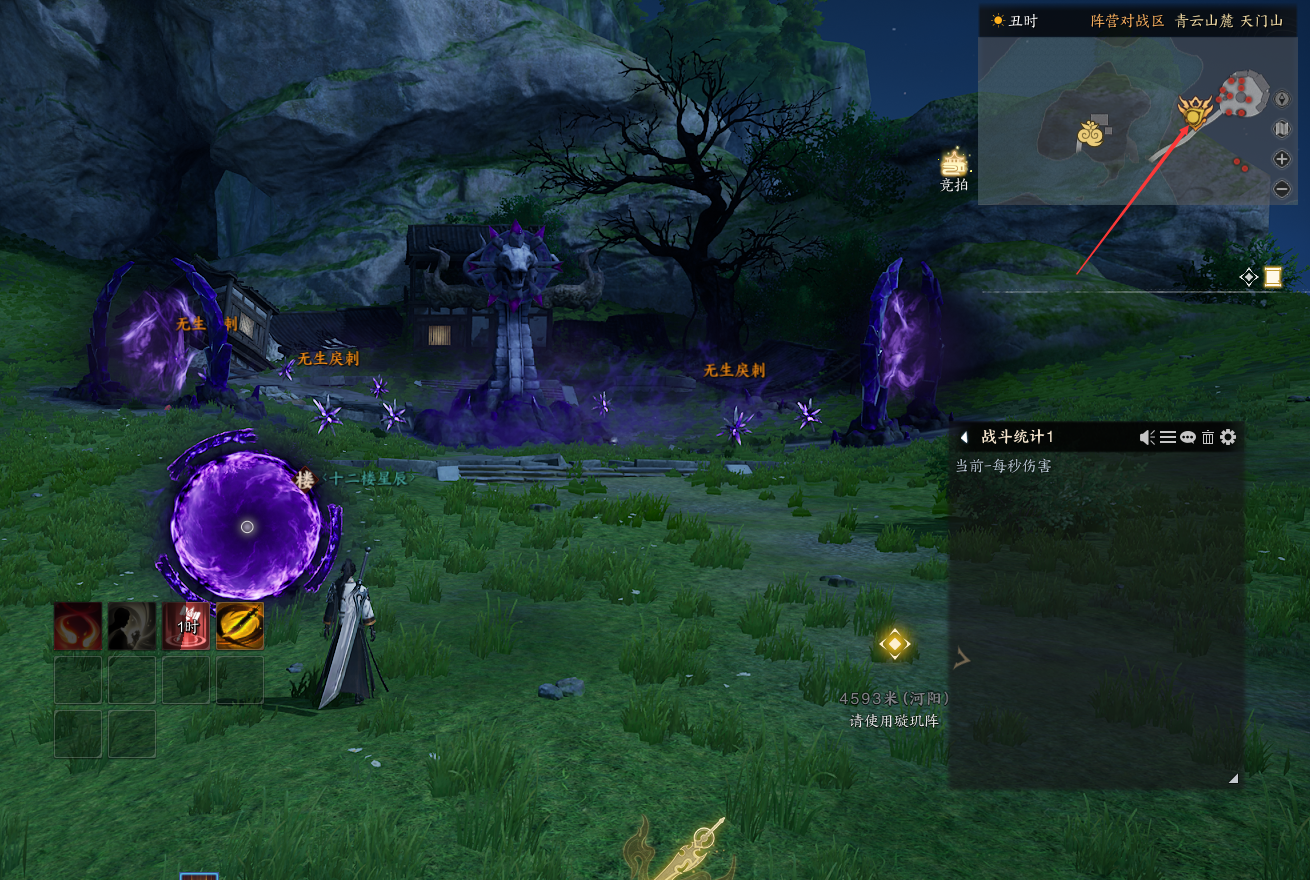Open the combat stats list menu icon

1168,437
